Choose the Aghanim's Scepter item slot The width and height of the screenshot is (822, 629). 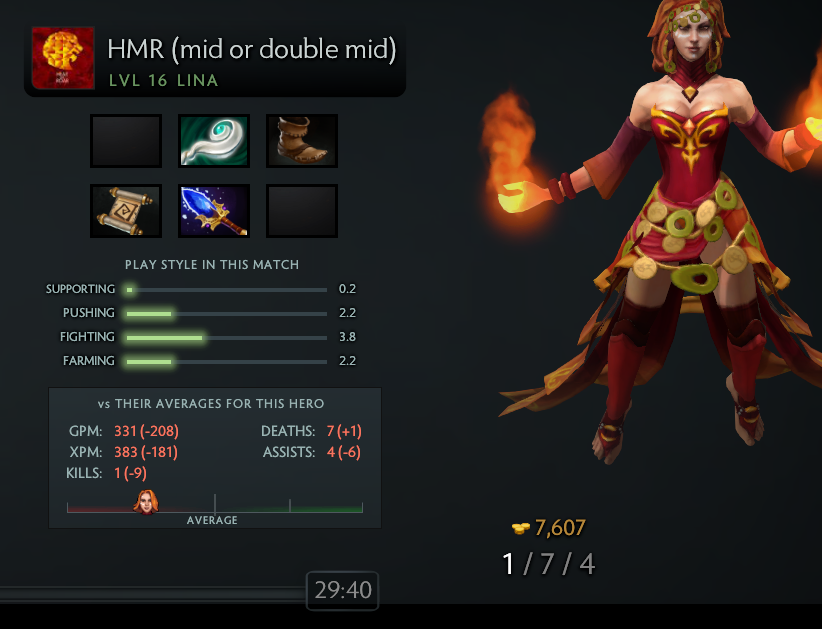tap(214, 211)
